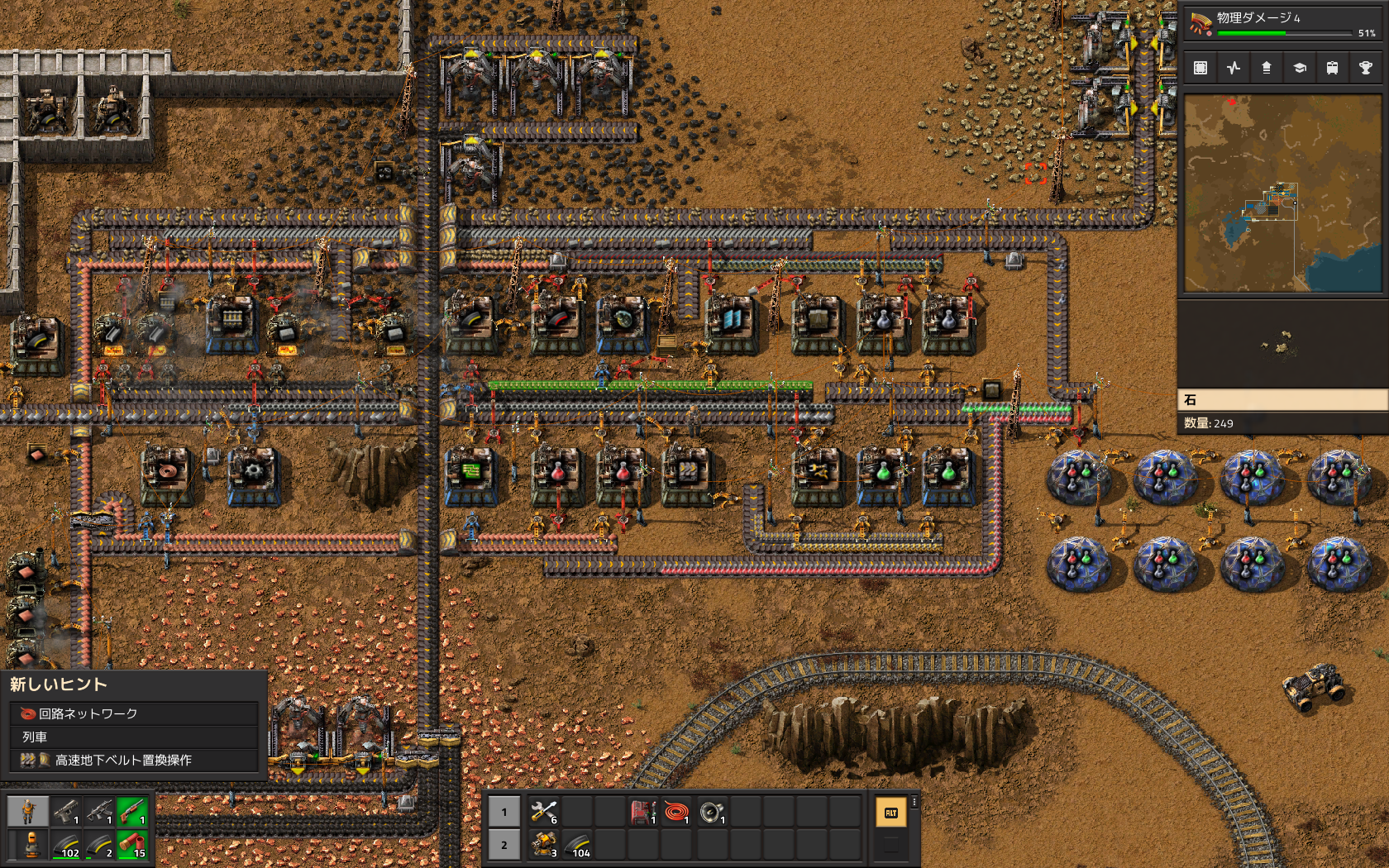Viewport: 1389px width, 868px height.
Task: Open the 高速地下ベルト置換操作 hint
Action: point(134,760)
